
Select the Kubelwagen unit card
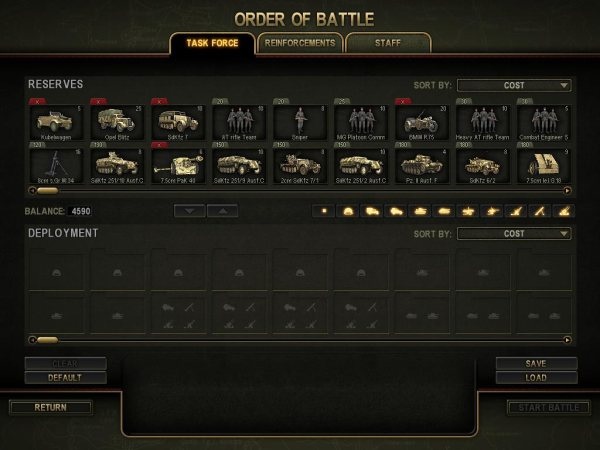[55, 122]
